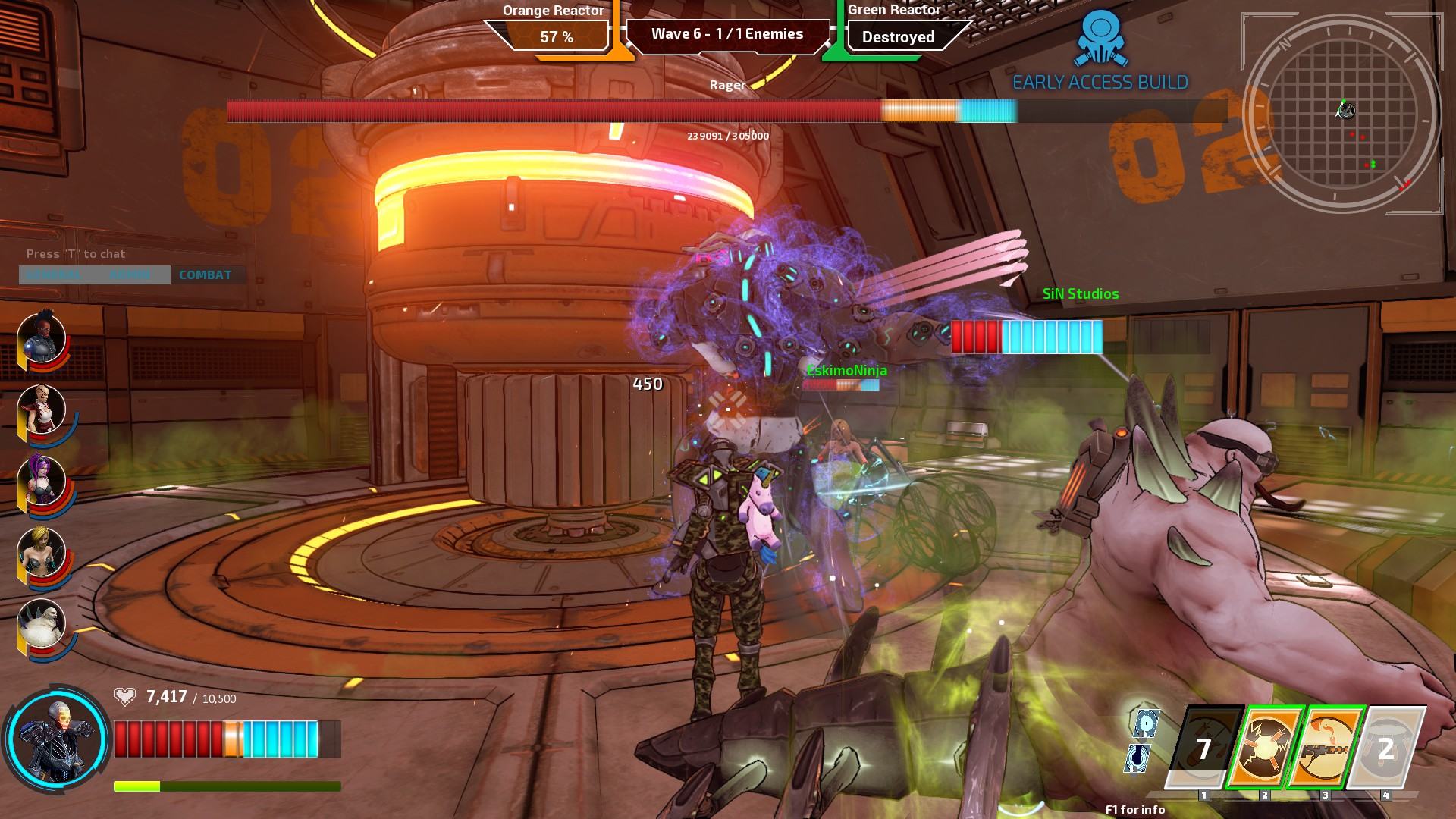
Task: Click the Green Reactor Destroyed panel
Action: point(899,36)
